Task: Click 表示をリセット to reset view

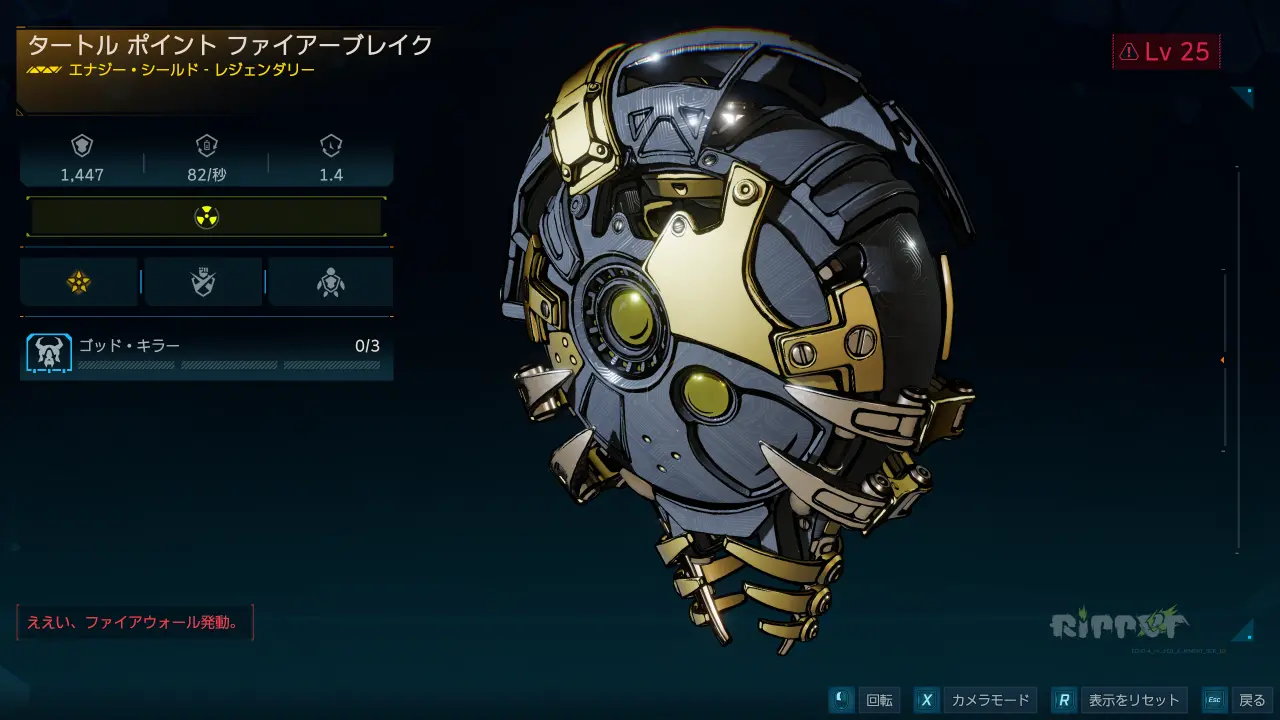Action: click(1121, 700)
